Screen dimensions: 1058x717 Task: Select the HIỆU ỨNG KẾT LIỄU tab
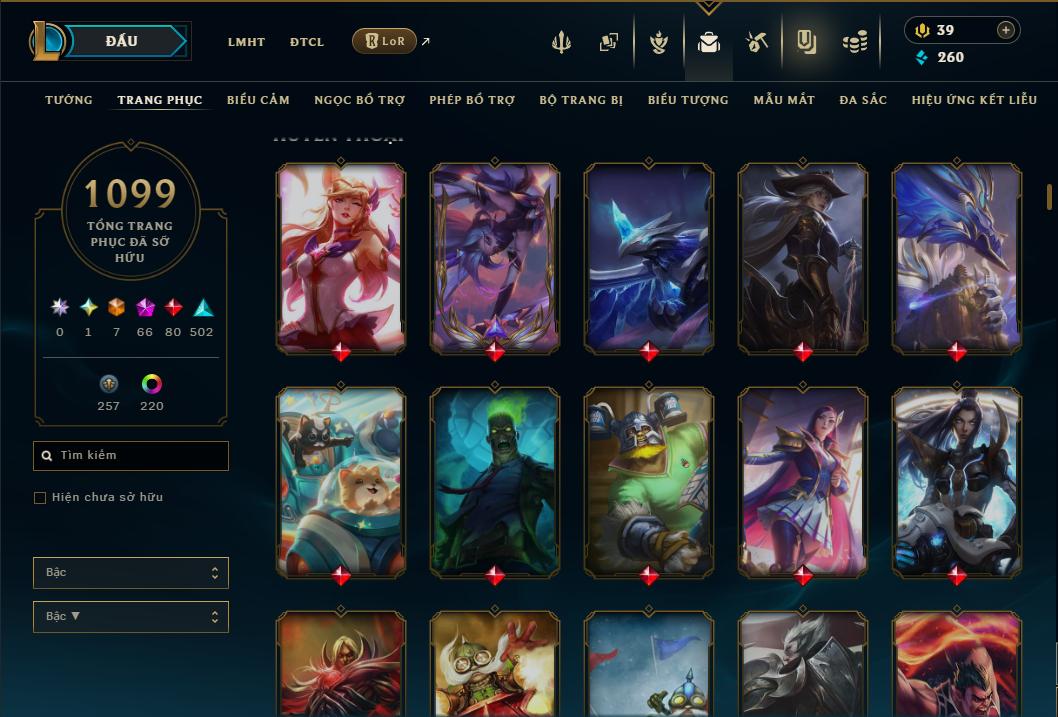click(x=974, y=100)
